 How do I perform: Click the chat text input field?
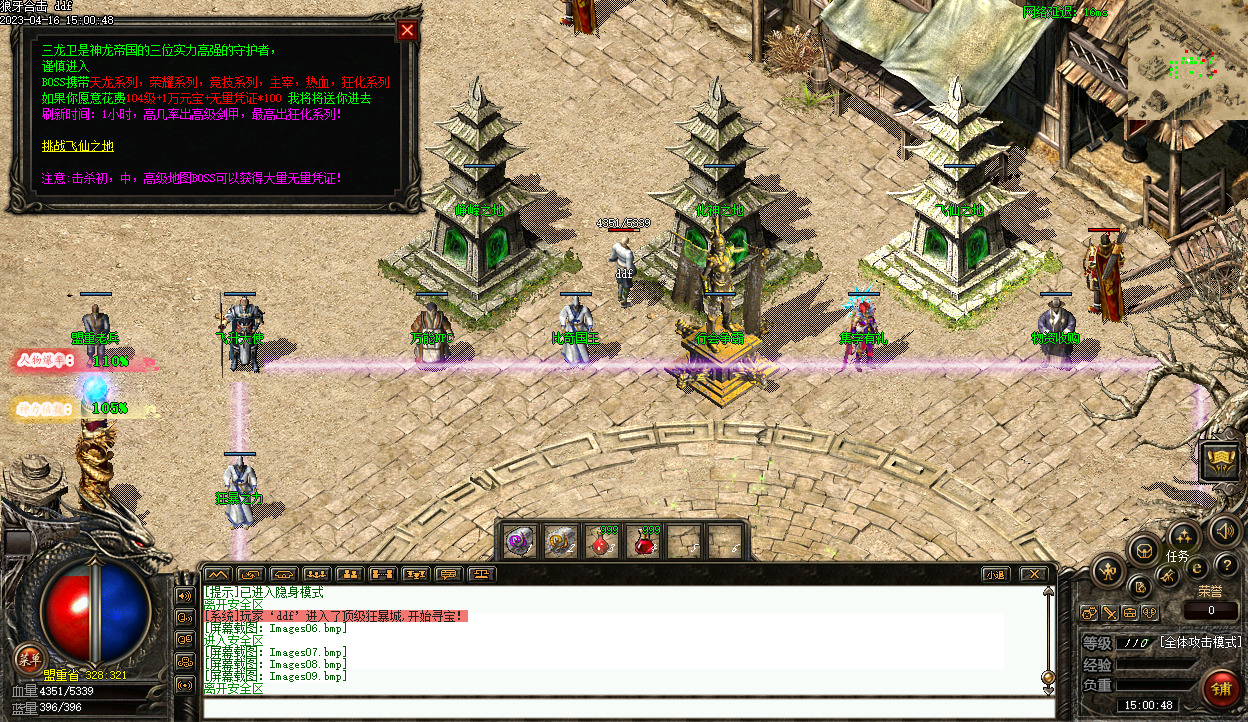pyautogui.click(x=628, y=707)
